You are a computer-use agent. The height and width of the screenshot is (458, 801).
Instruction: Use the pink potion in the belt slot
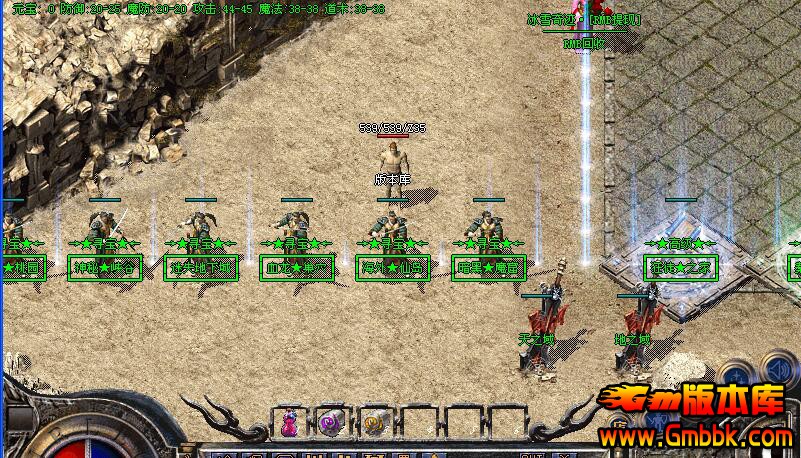point(290,422)
